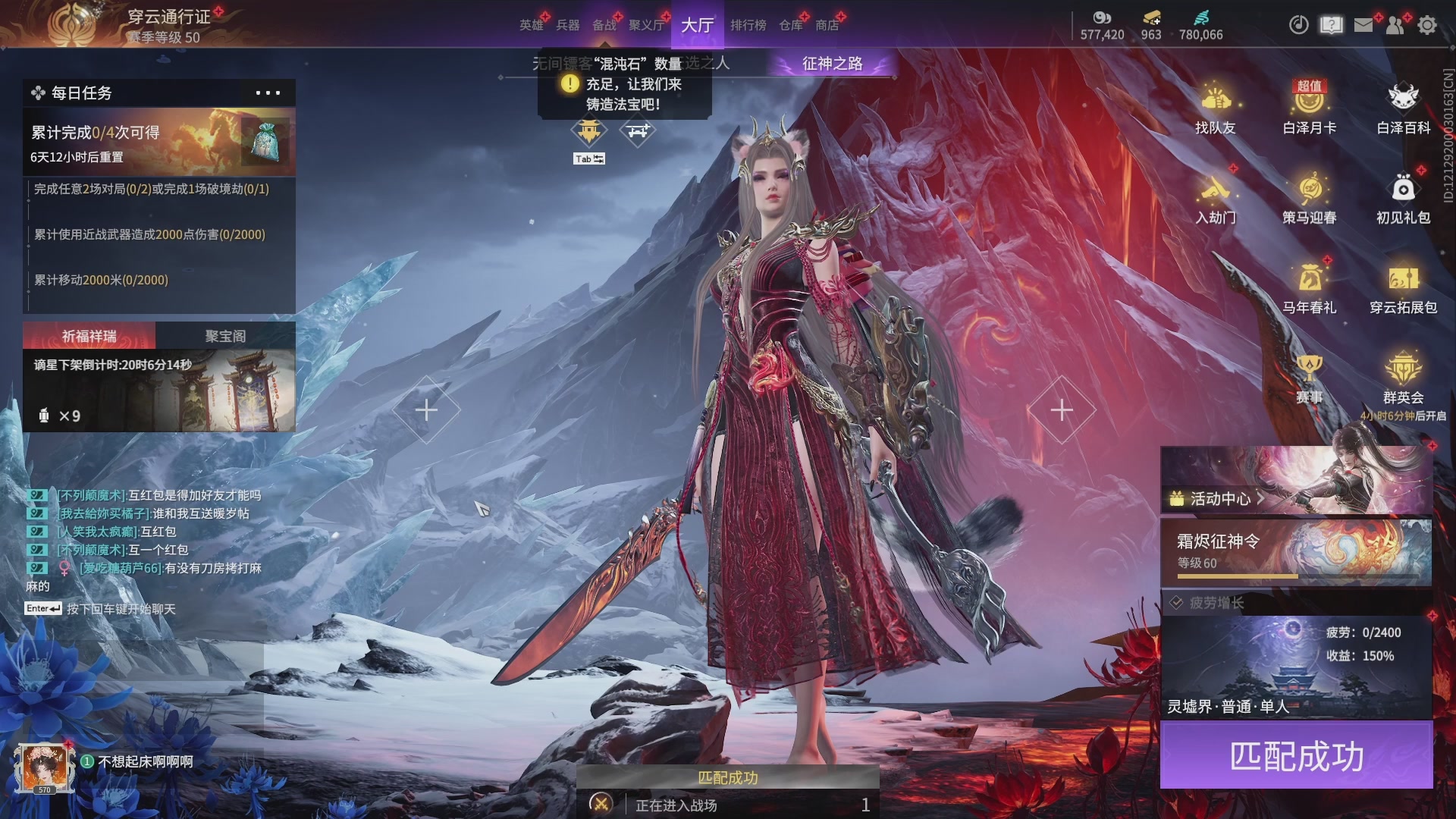Open the 排行榜 leaderboard tab

click(748, 25)
